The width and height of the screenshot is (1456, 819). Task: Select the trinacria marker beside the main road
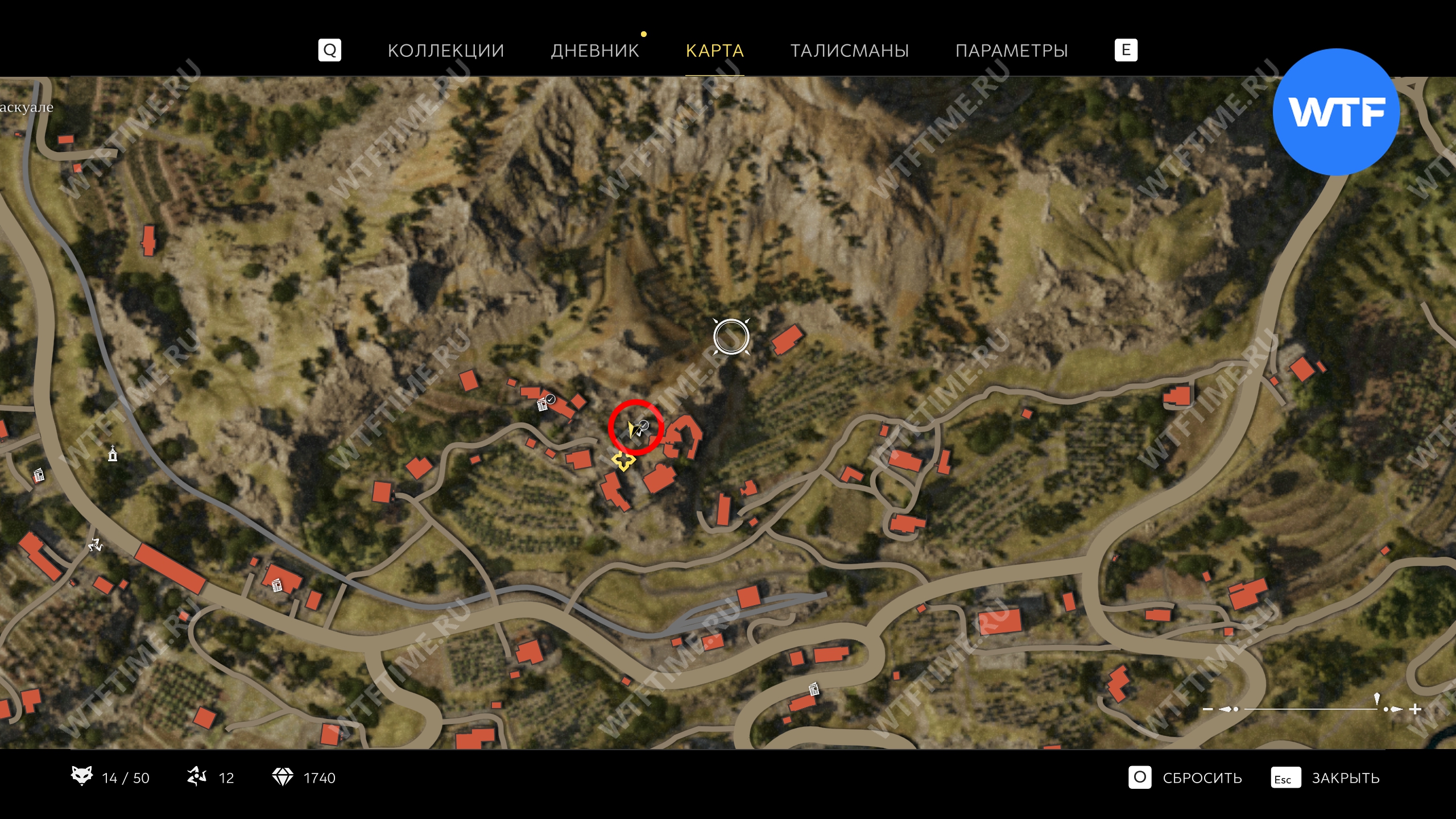pos(95,545)
